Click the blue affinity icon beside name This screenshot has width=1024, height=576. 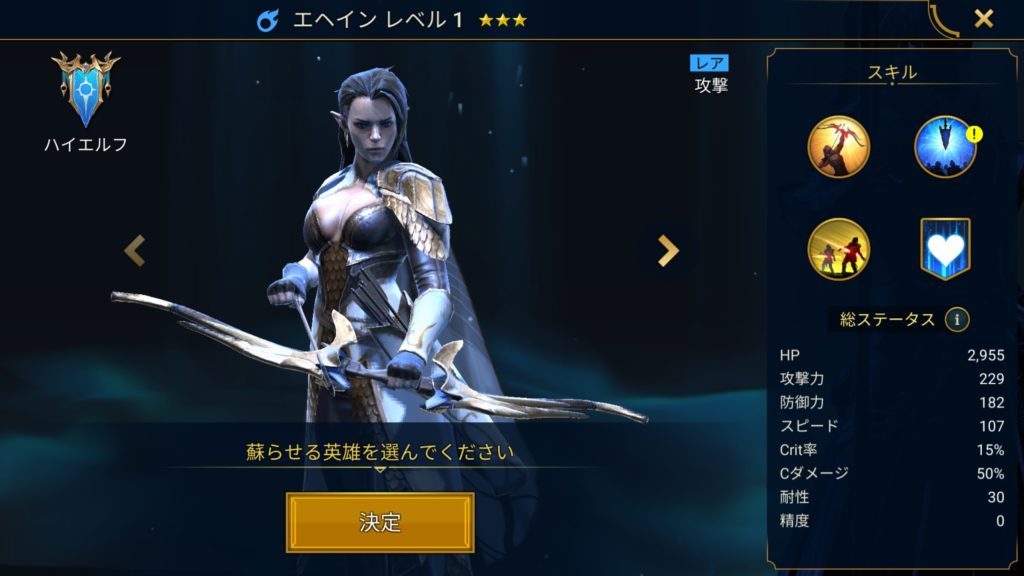point(268,20)
